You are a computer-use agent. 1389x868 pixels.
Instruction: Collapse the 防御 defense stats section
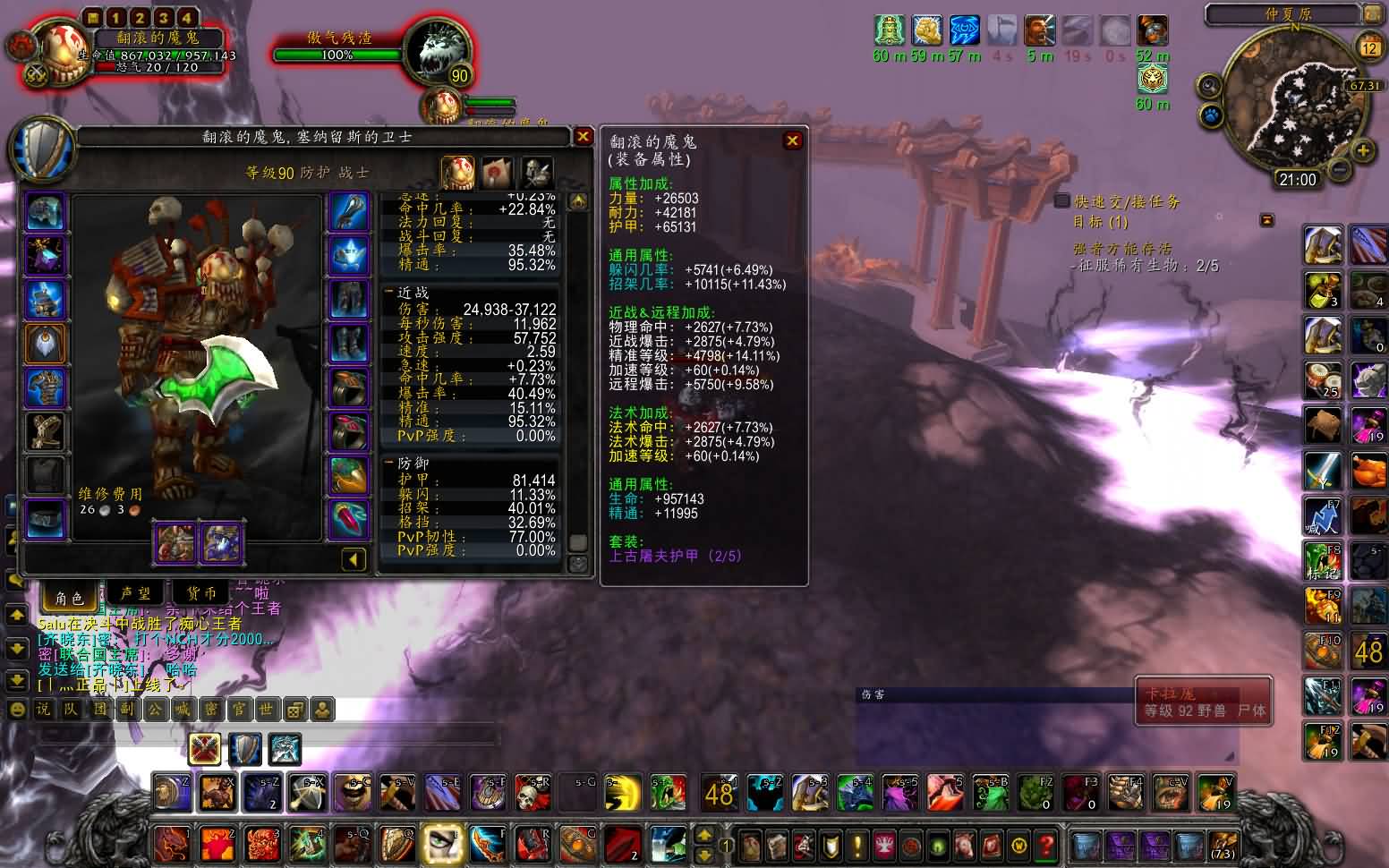389,463
